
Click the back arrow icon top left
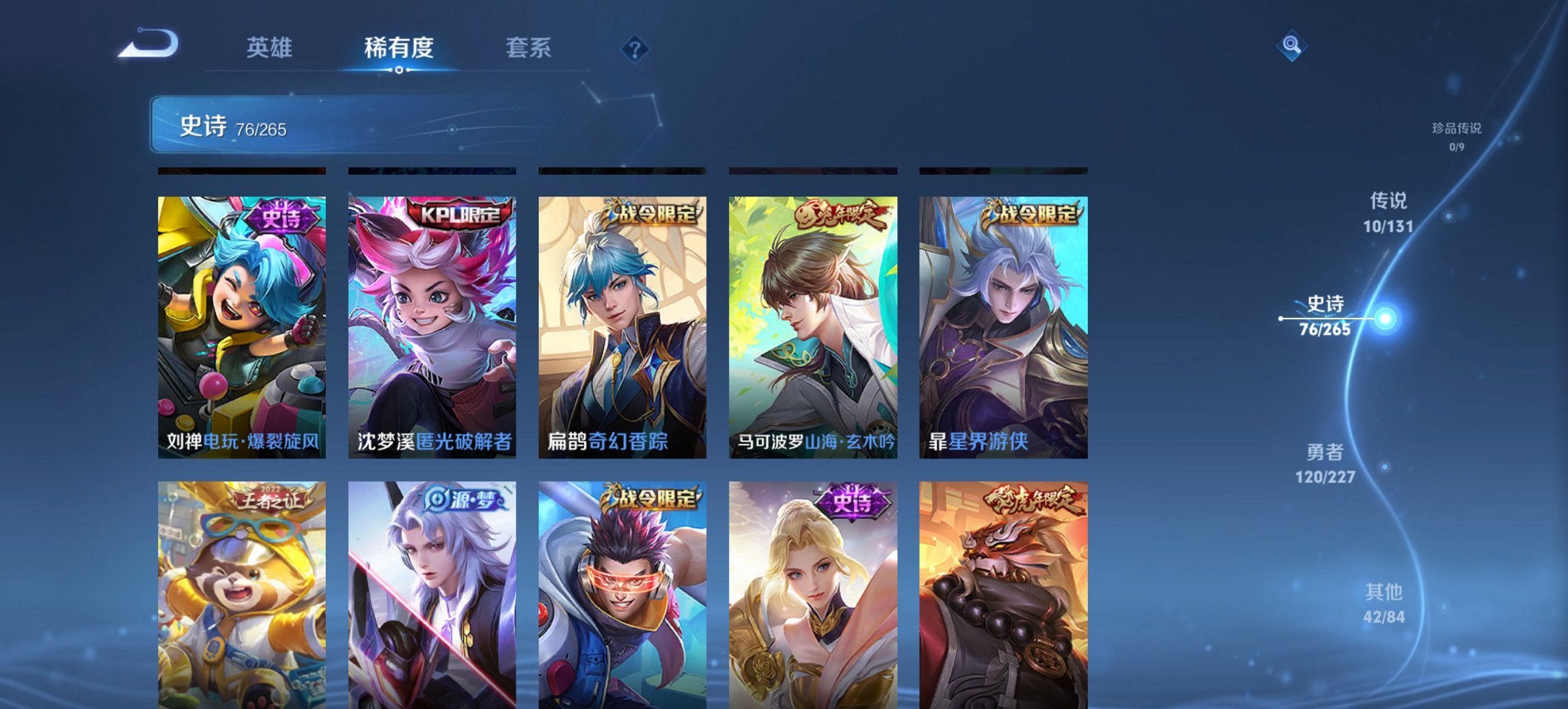147,42
